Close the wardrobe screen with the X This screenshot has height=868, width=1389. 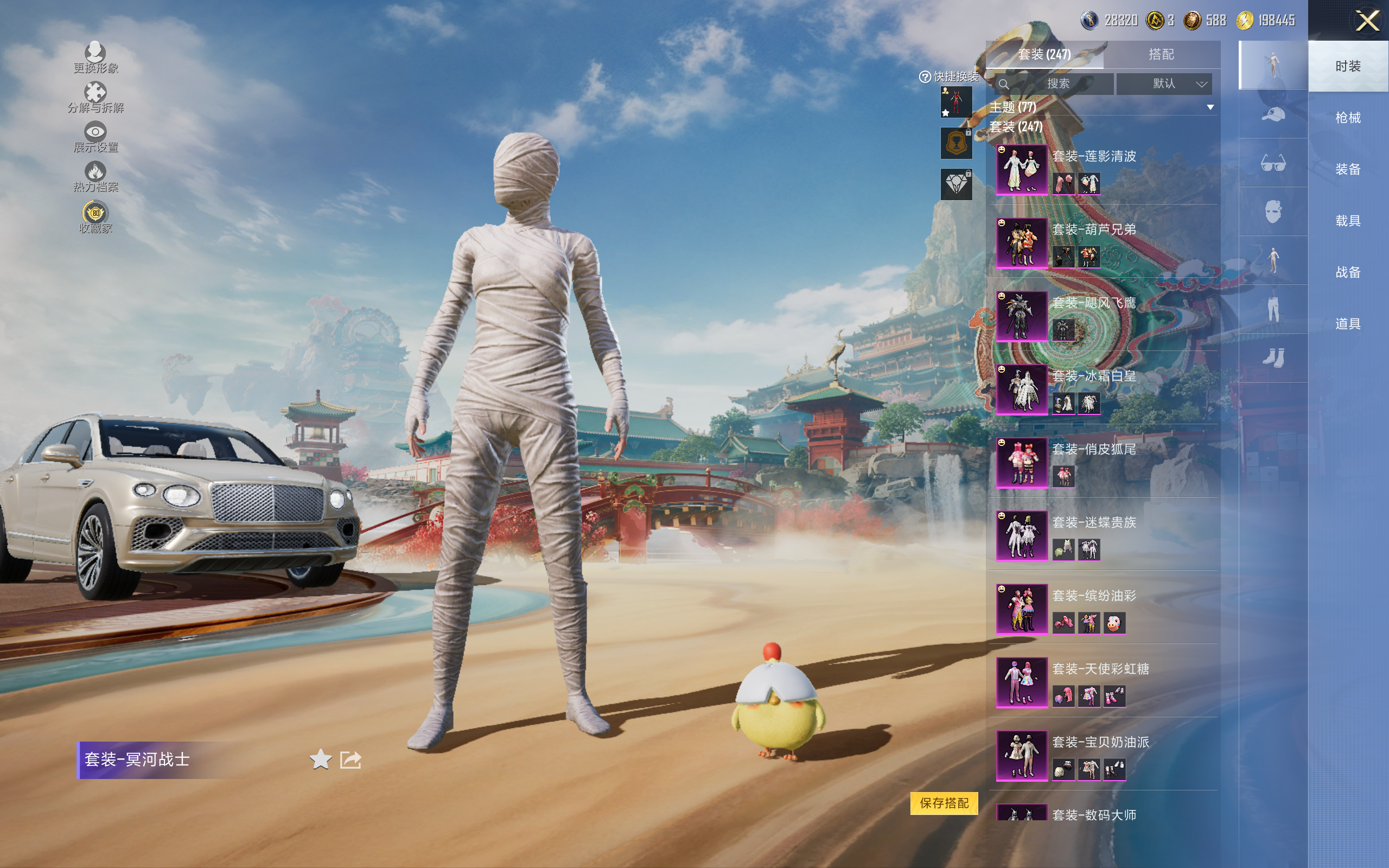[1367, 21]
